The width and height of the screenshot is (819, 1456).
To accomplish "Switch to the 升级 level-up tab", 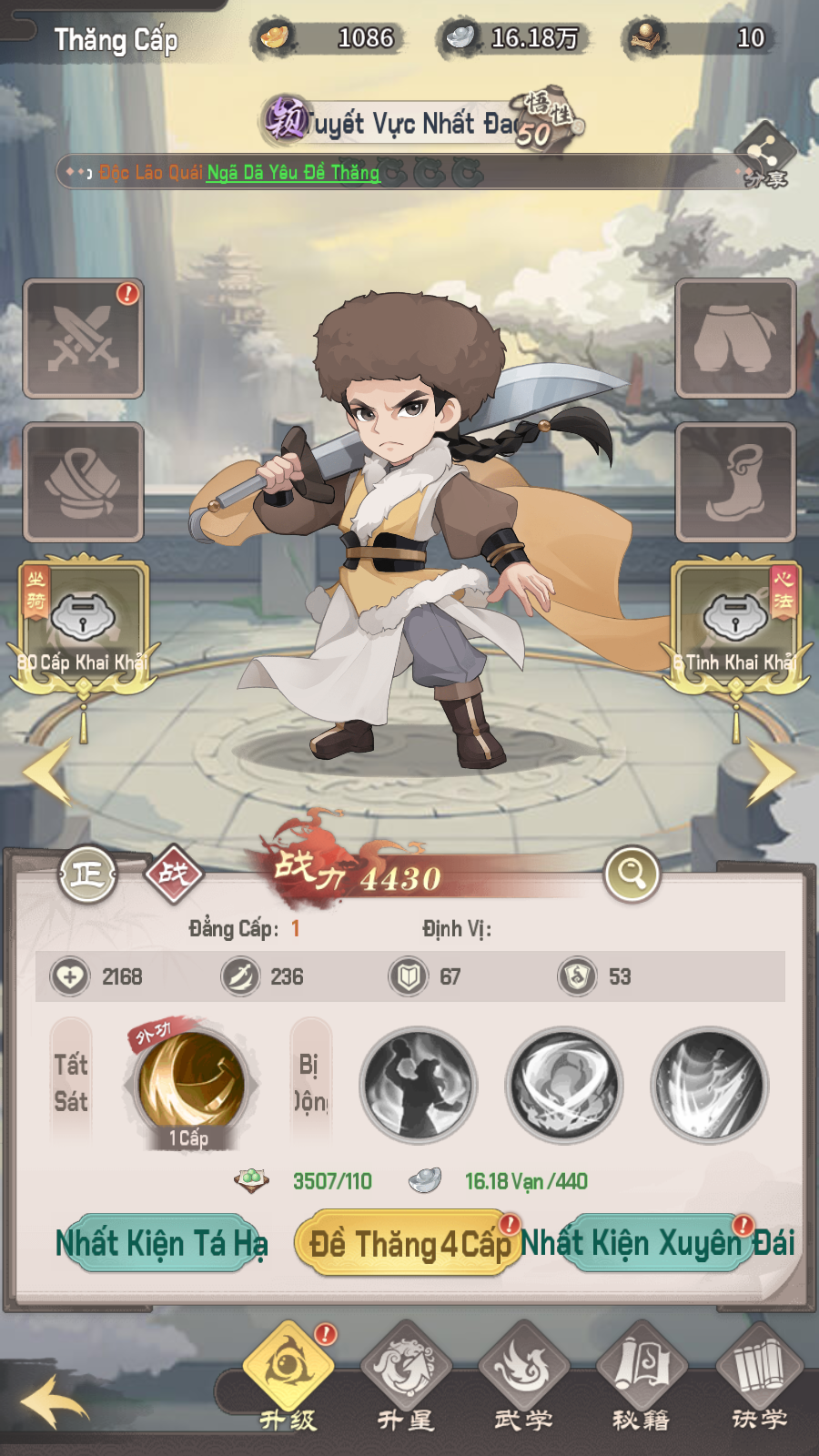I will [x=288, y=1374].
